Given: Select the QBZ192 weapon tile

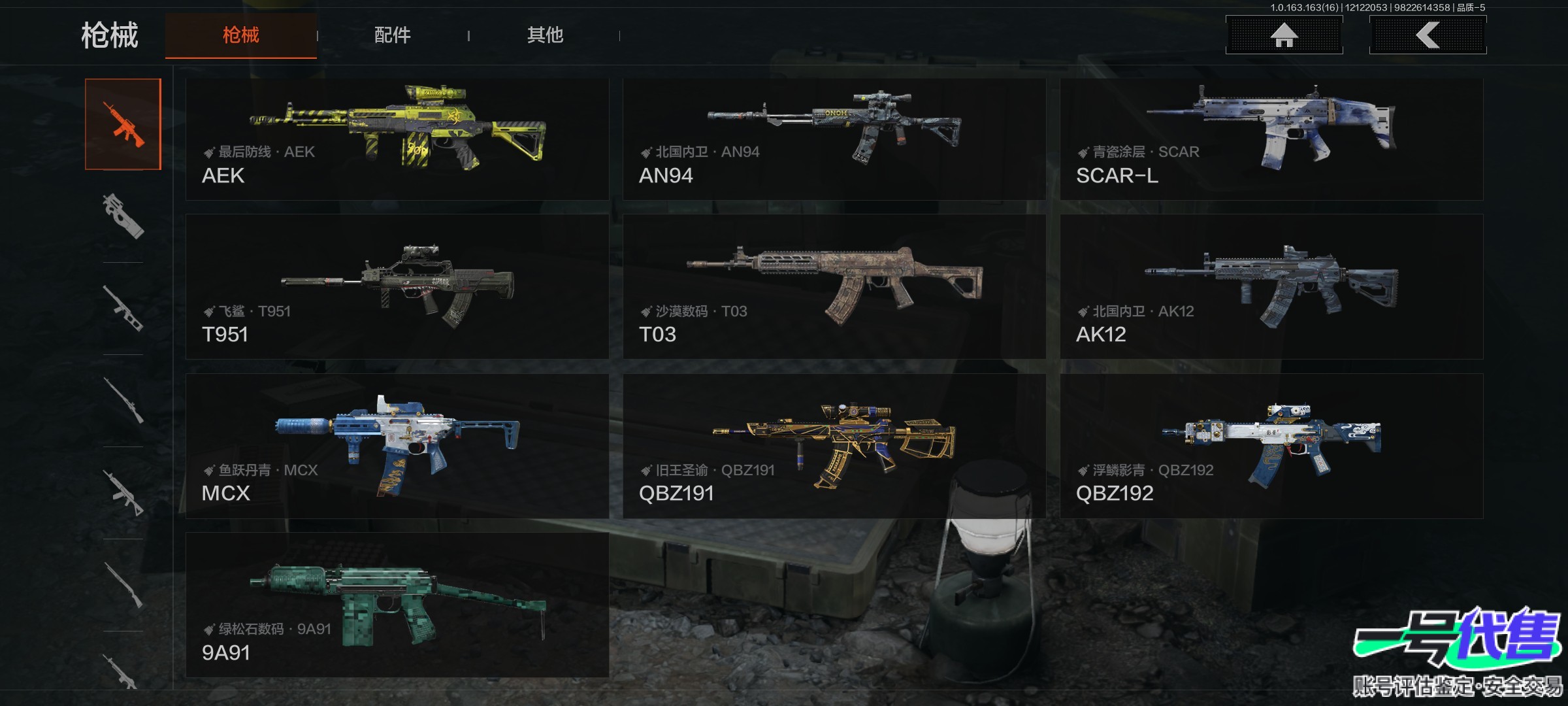Looking at the screenshot, I should (1271, 446).
